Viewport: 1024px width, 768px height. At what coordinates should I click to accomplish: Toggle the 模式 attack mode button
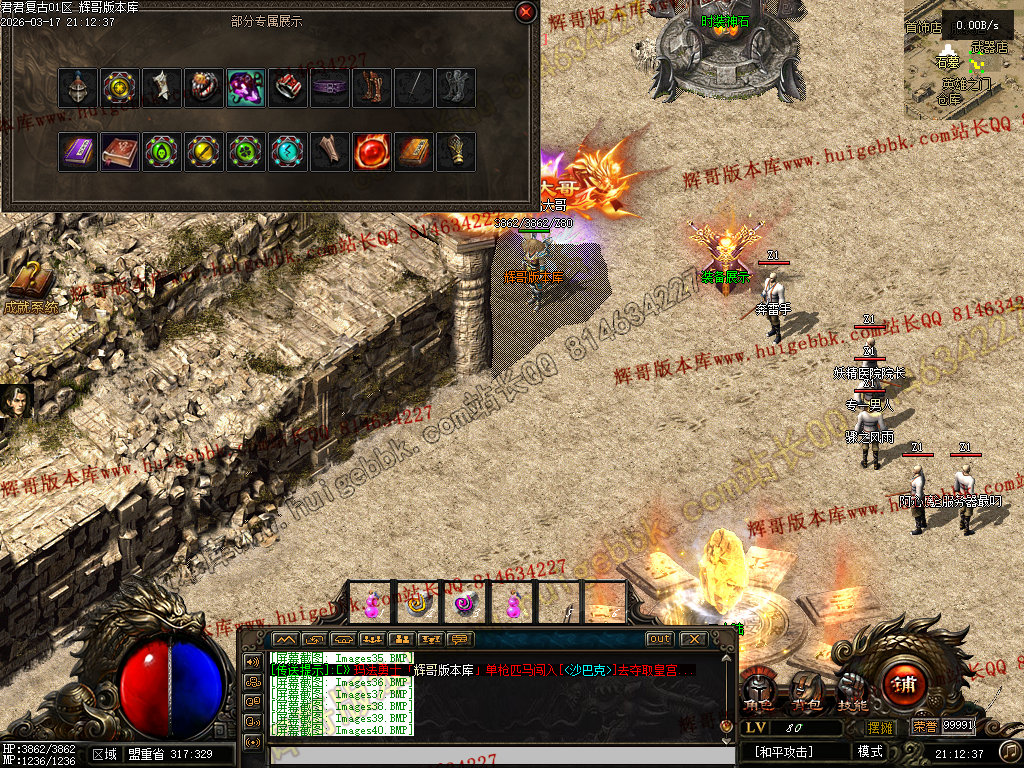(x=869, y=752)
